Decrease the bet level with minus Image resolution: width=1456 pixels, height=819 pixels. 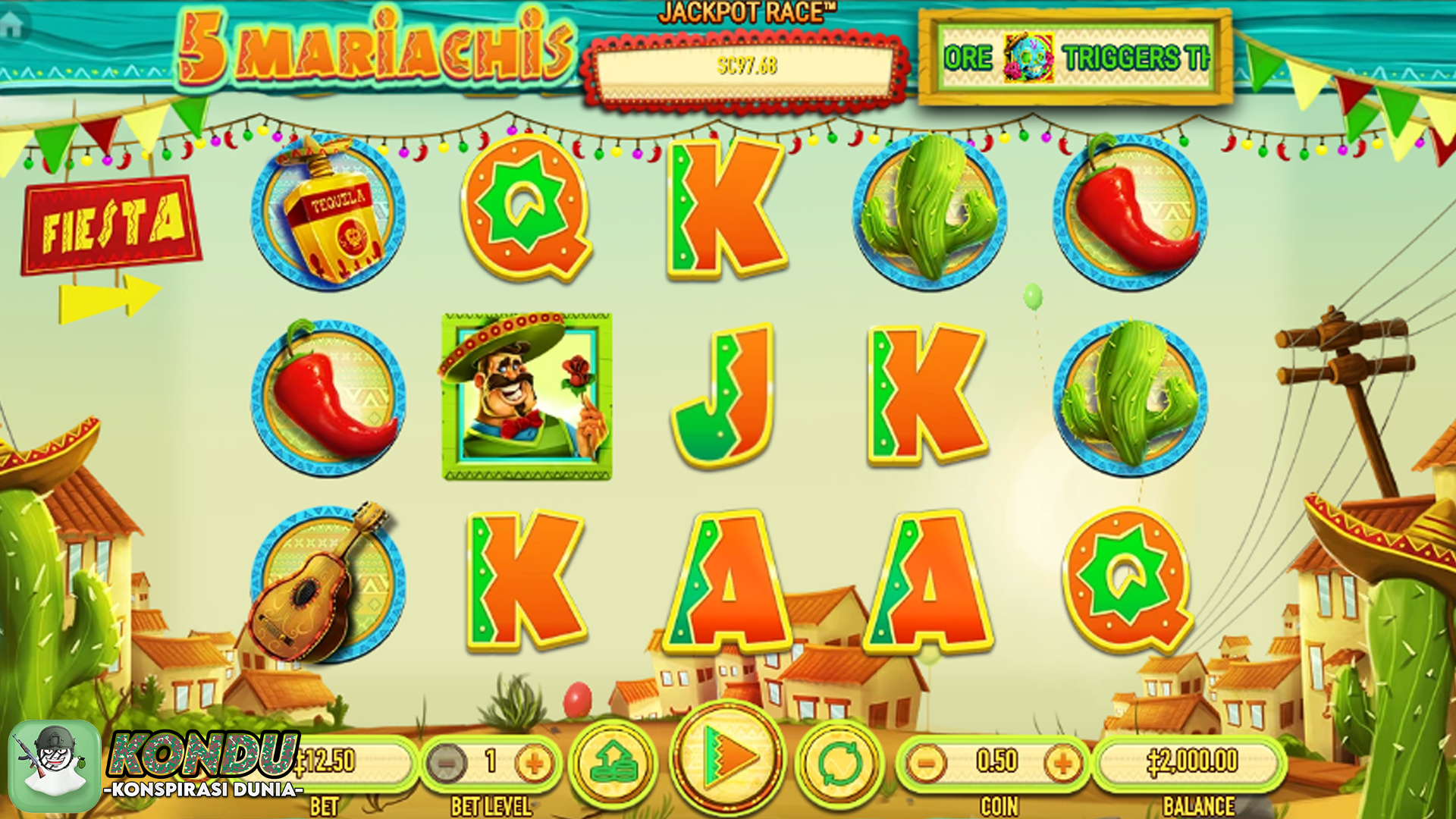point(447,762)
